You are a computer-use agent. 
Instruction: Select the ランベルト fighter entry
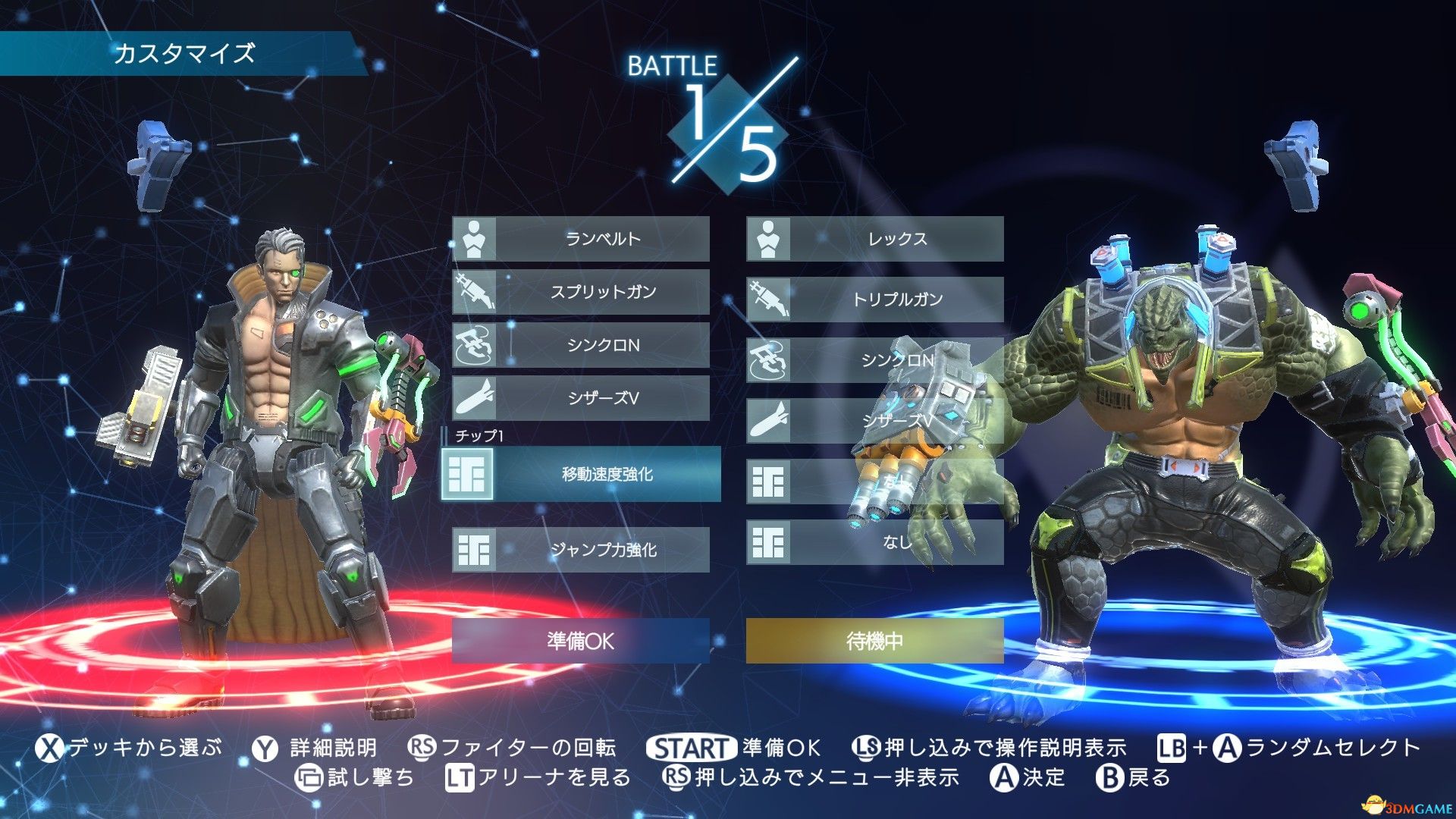[581, 239]
